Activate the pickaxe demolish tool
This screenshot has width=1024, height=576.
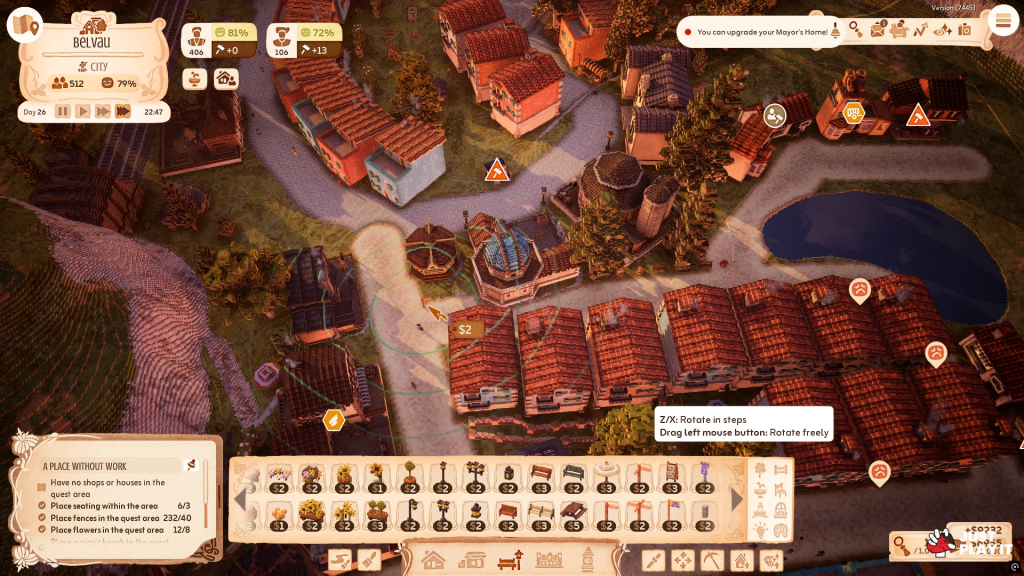point(712,560)
